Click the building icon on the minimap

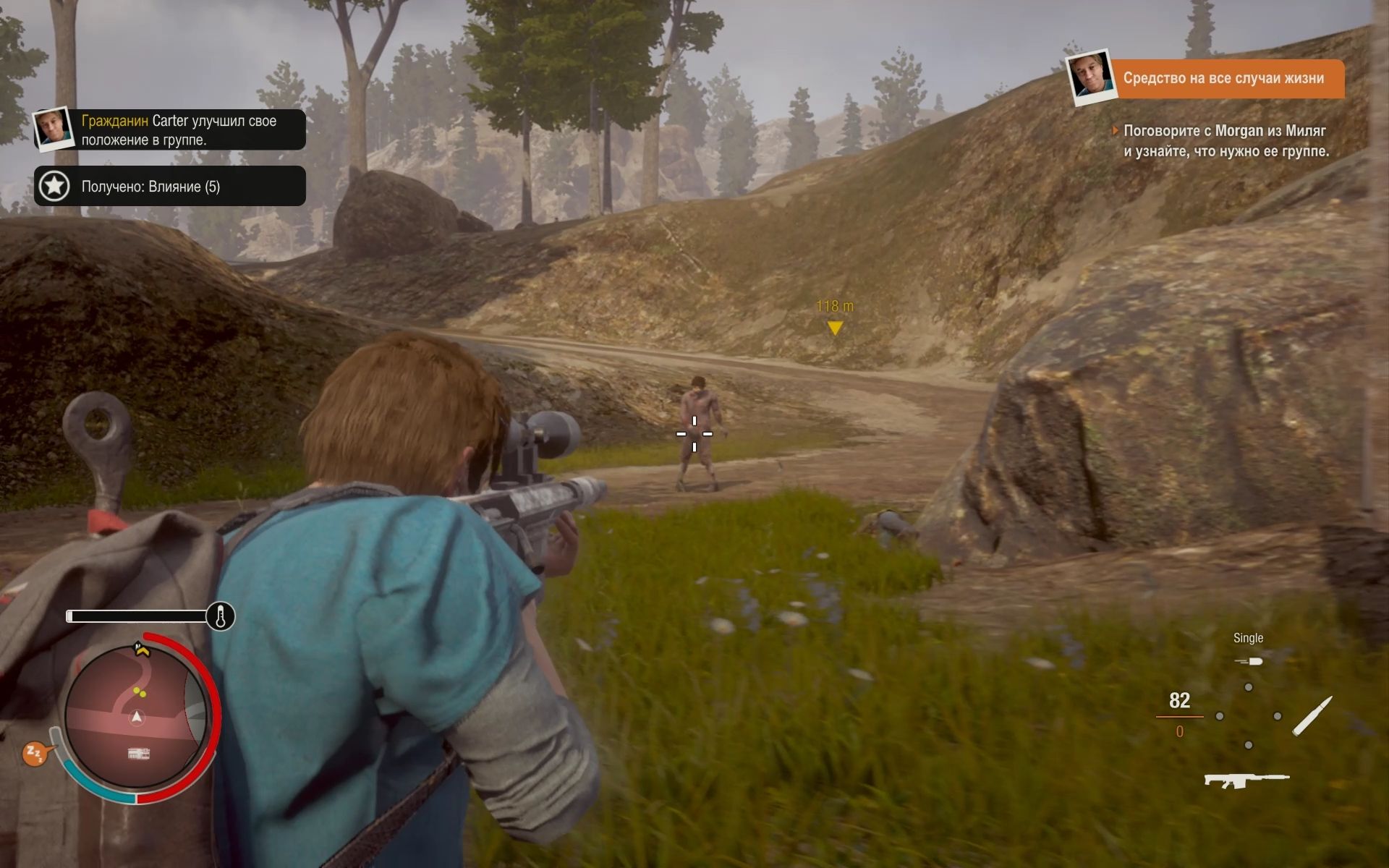tap(139, 754)
